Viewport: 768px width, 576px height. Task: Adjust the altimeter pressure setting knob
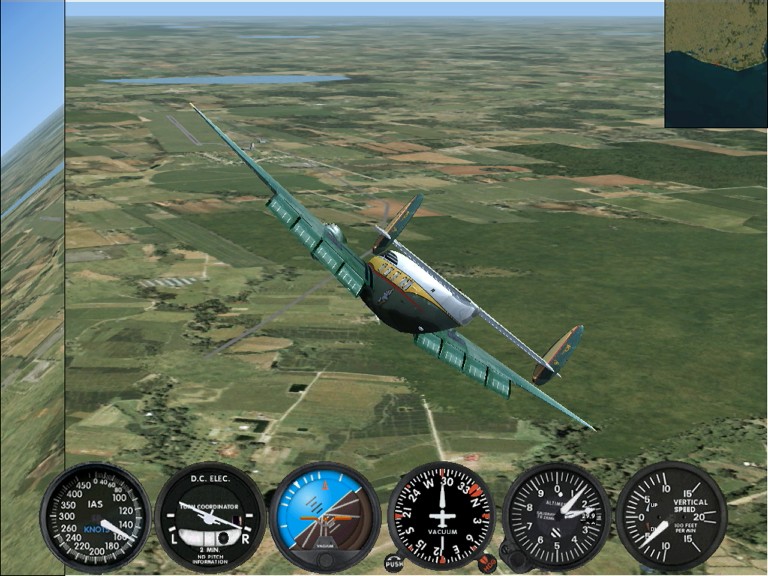tap(509, 553)
